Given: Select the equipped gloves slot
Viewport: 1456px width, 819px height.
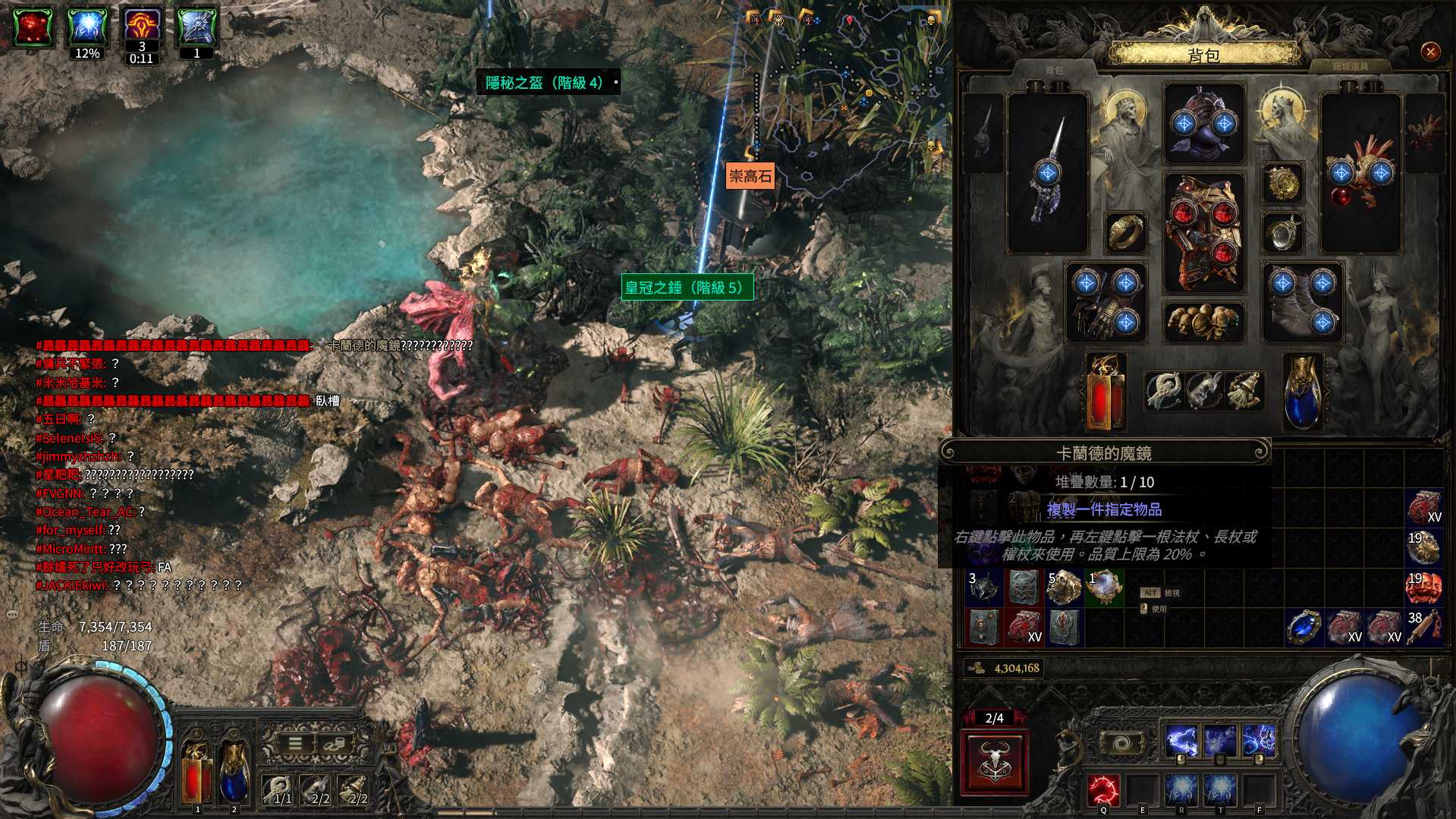Looking at the screenshot, I should [1105, 302].
